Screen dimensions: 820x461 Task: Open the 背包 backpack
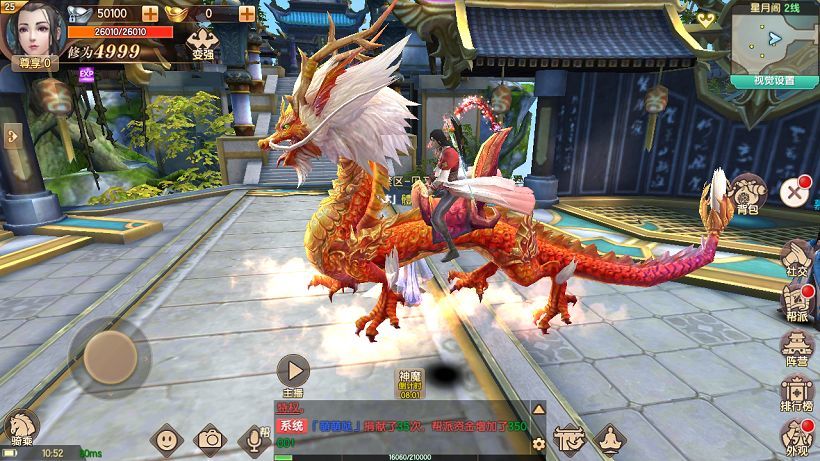click(746, 192)
